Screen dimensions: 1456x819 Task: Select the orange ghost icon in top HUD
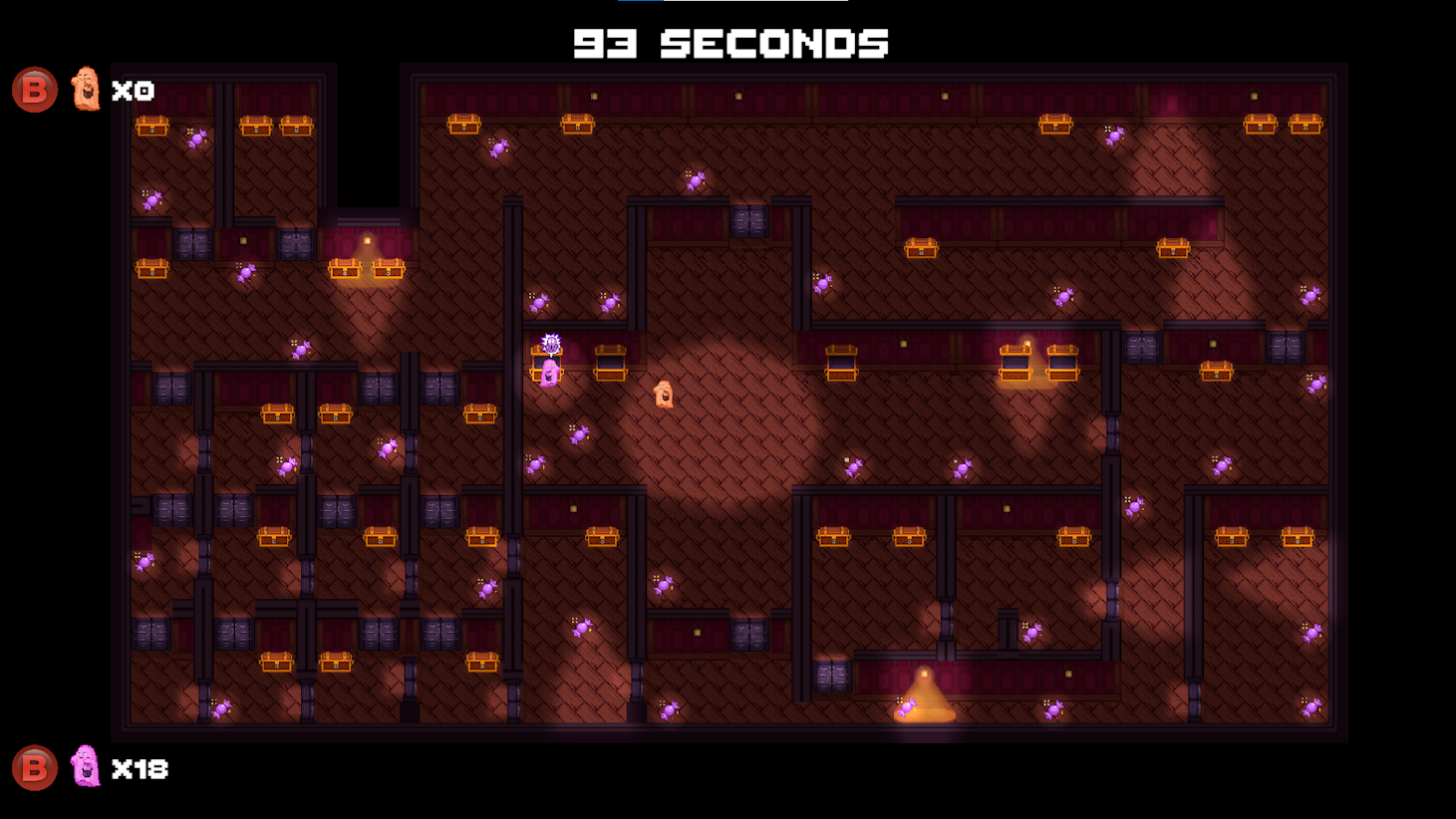(84, 92)
